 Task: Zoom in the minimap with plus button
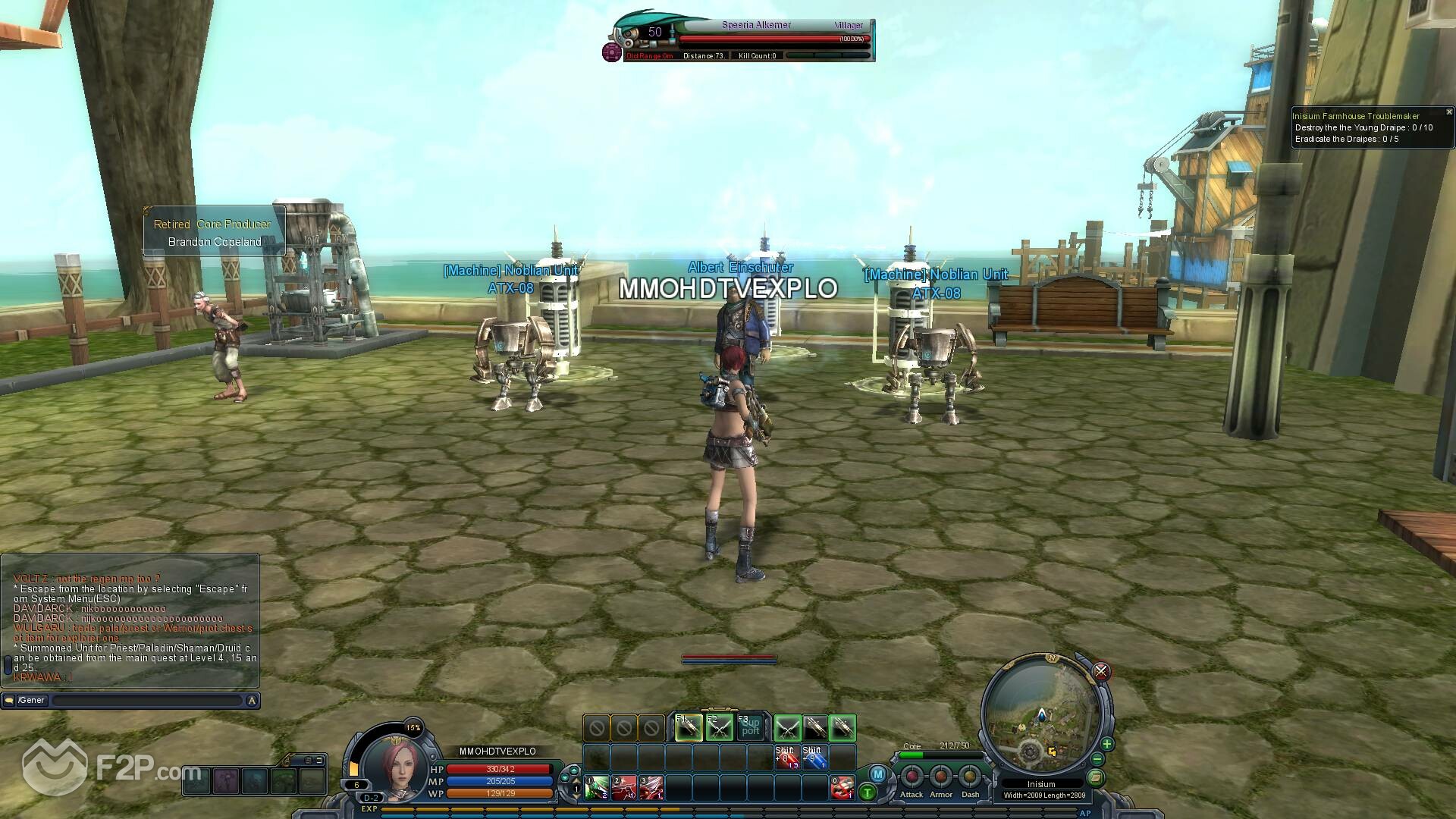(1107, 744)
